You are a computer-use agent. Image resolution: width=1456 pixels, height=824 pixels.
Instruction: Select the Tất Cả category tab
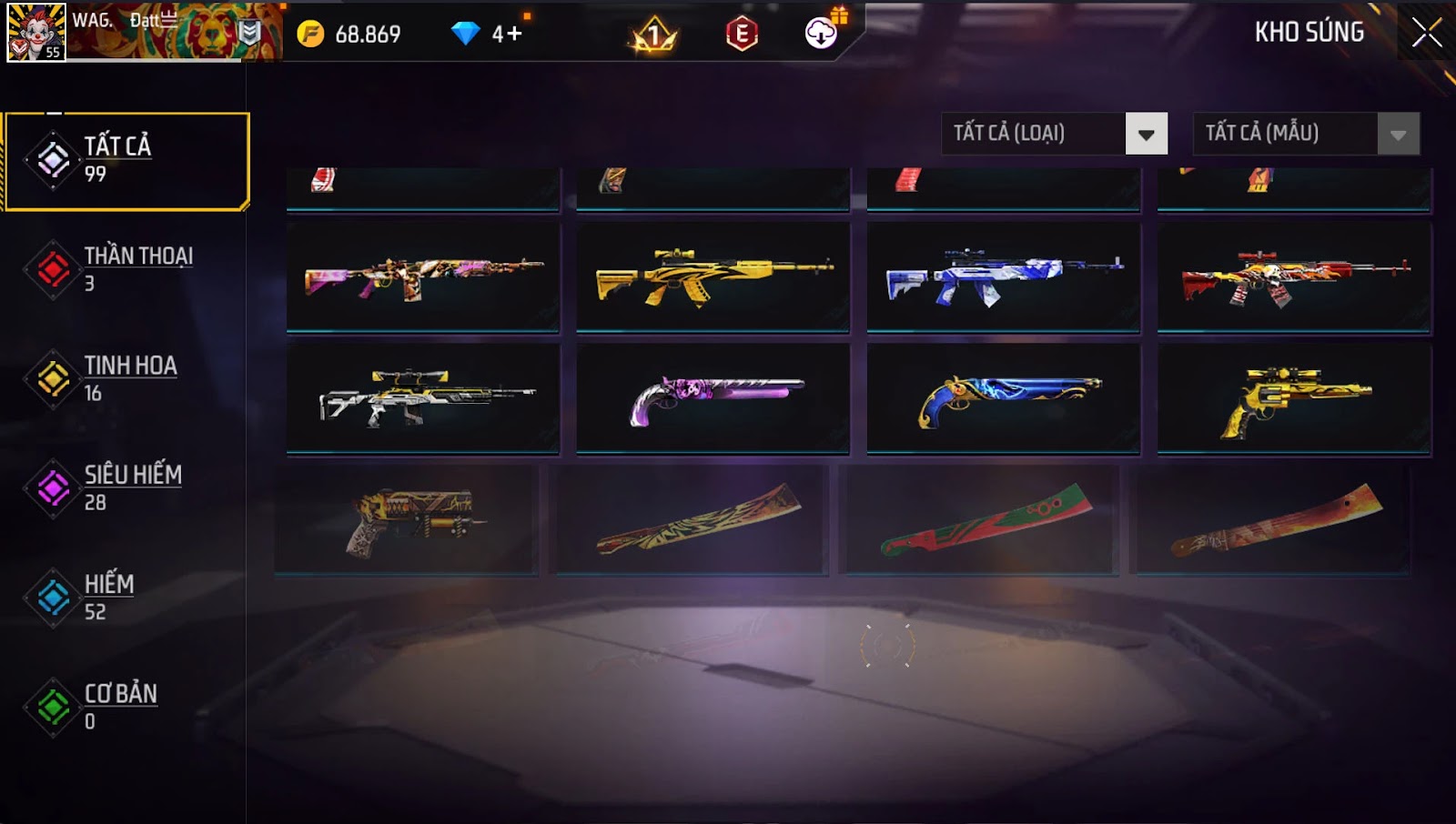pyautogui.click(x=126, y=161)
